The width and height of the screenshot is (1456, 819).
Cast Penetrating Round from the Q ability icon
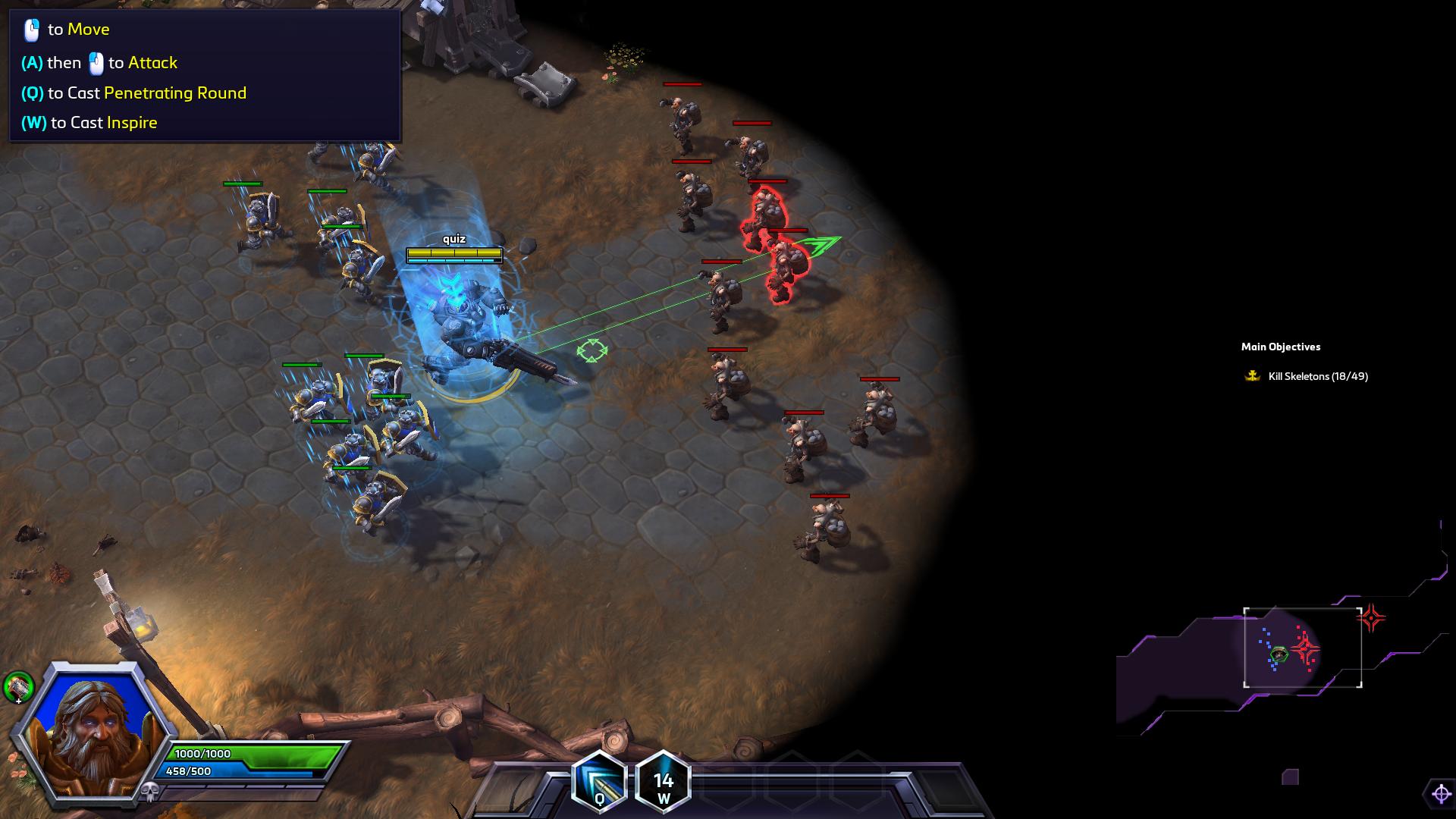(599, 782)
